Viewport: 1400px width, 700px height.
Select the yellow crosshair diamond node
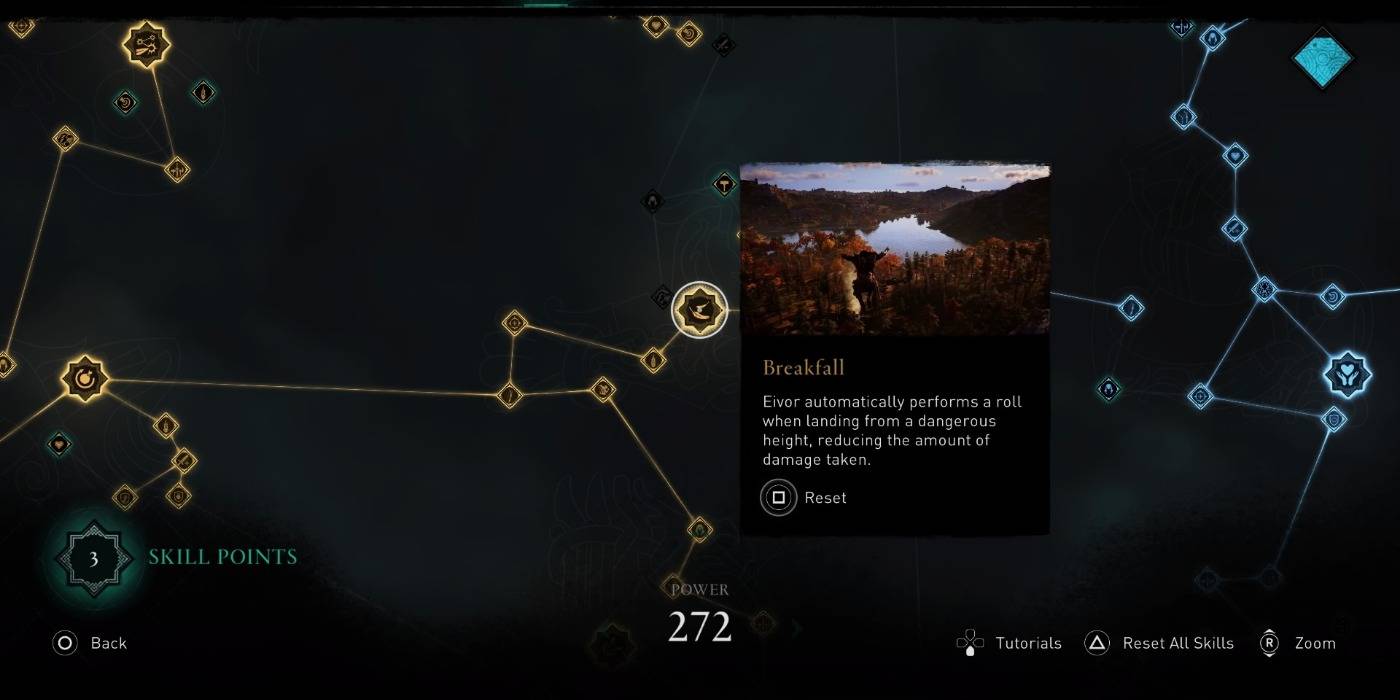514,323
